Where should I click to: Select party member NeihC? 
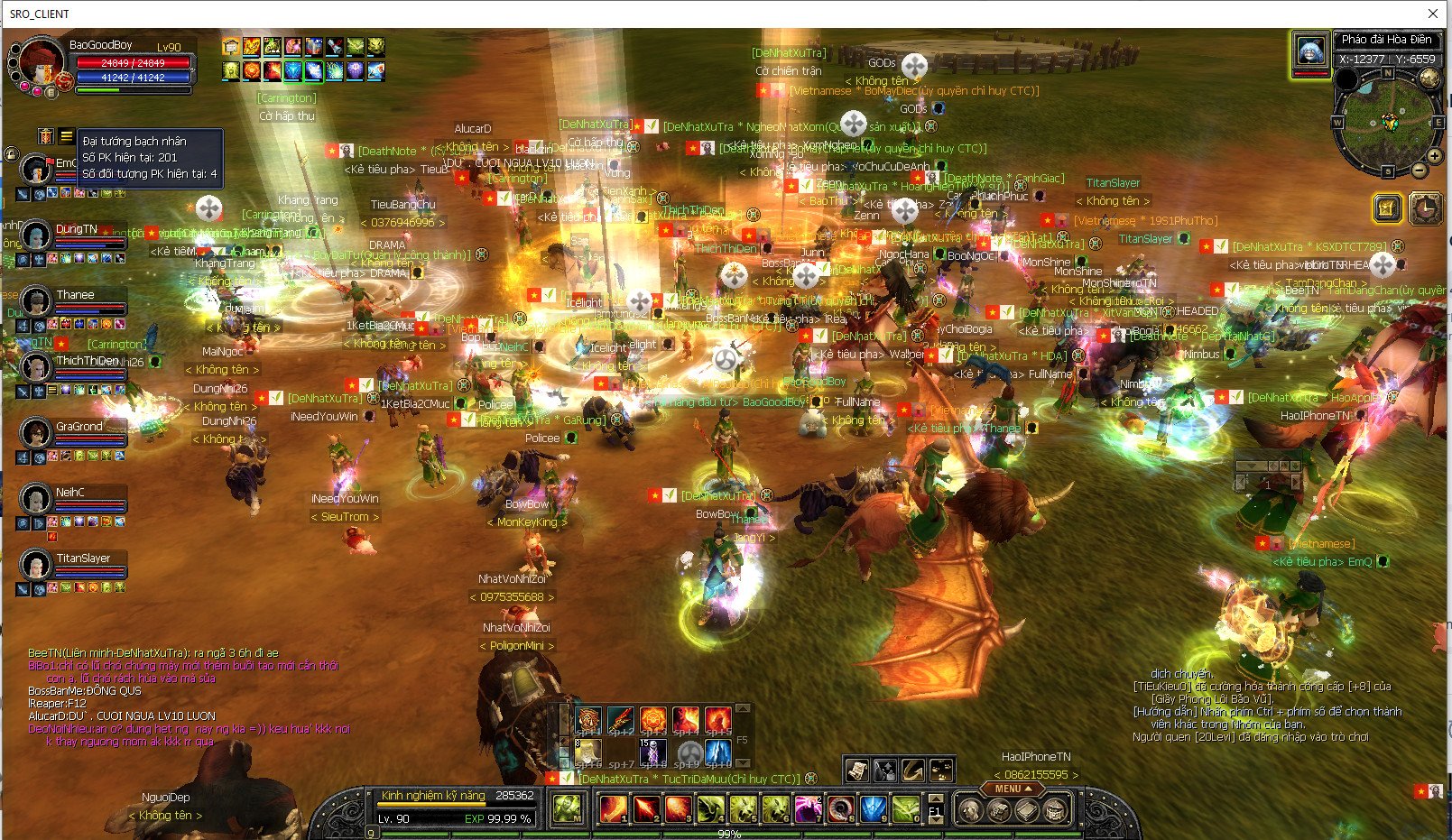pyautogui.click(x=36, y=499)
